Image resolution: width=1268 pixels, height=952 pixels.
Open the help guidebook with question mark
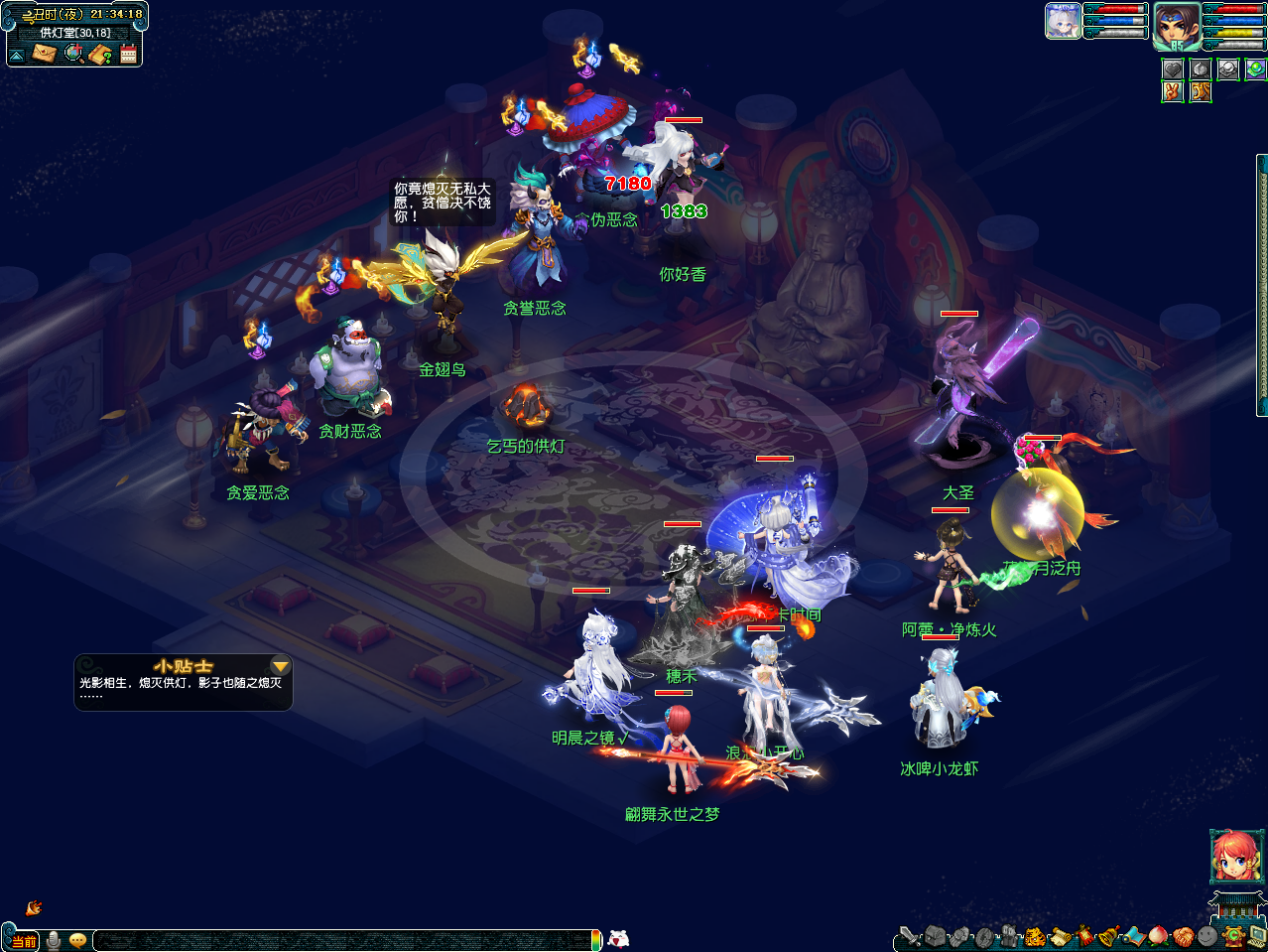tap(99, 54)
